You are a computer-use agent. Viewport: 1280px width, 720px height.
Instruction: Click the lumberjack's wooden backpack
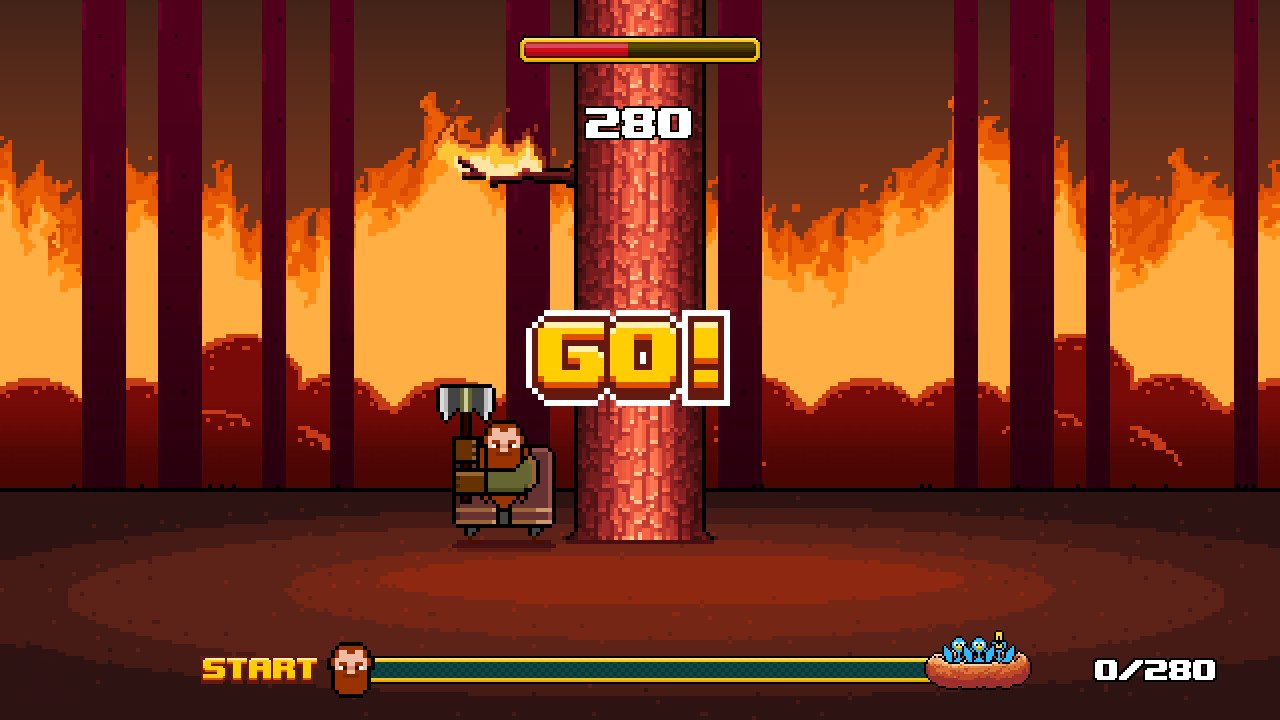tap(465, 470)
